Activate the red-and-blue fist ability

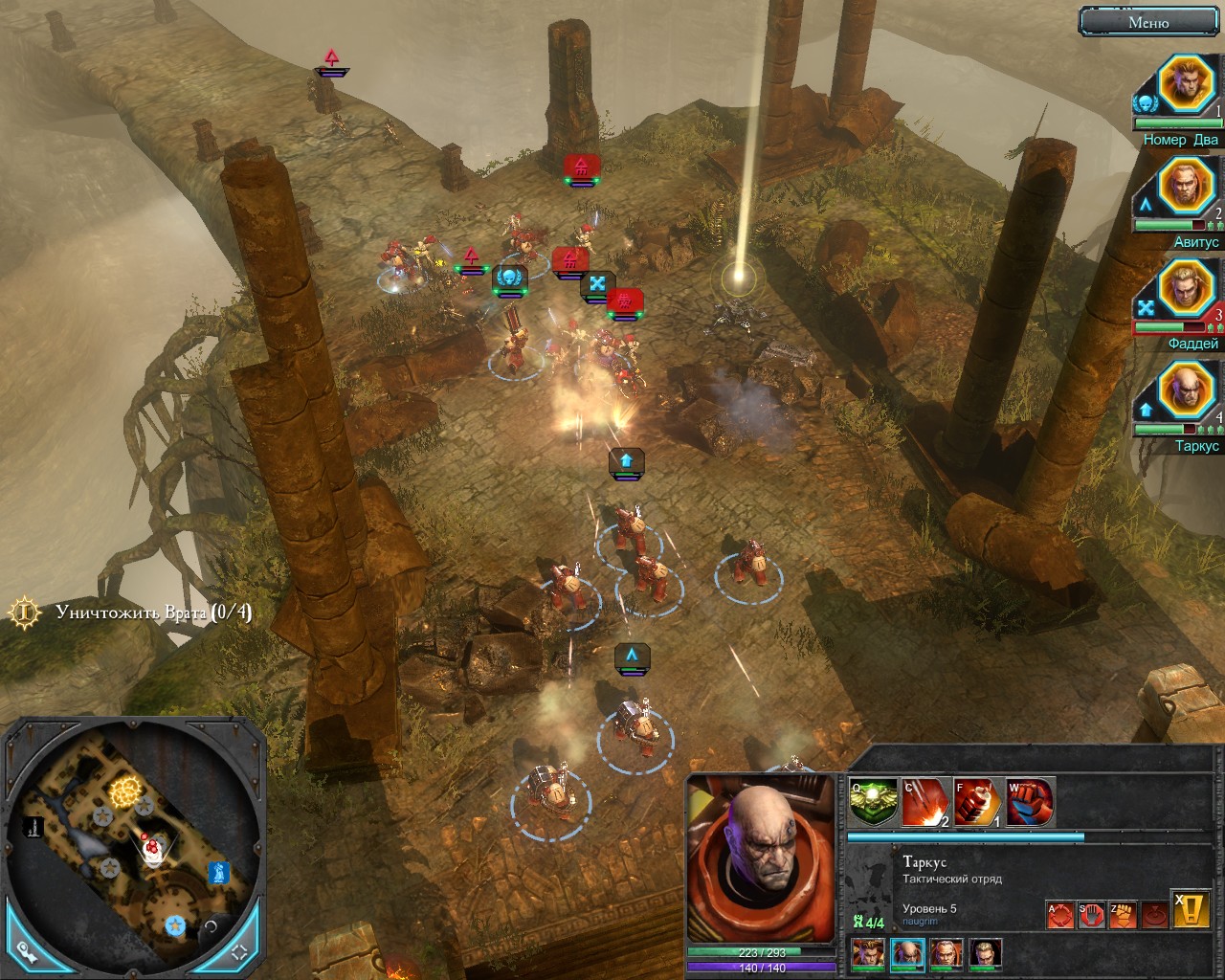[1030, 803]
